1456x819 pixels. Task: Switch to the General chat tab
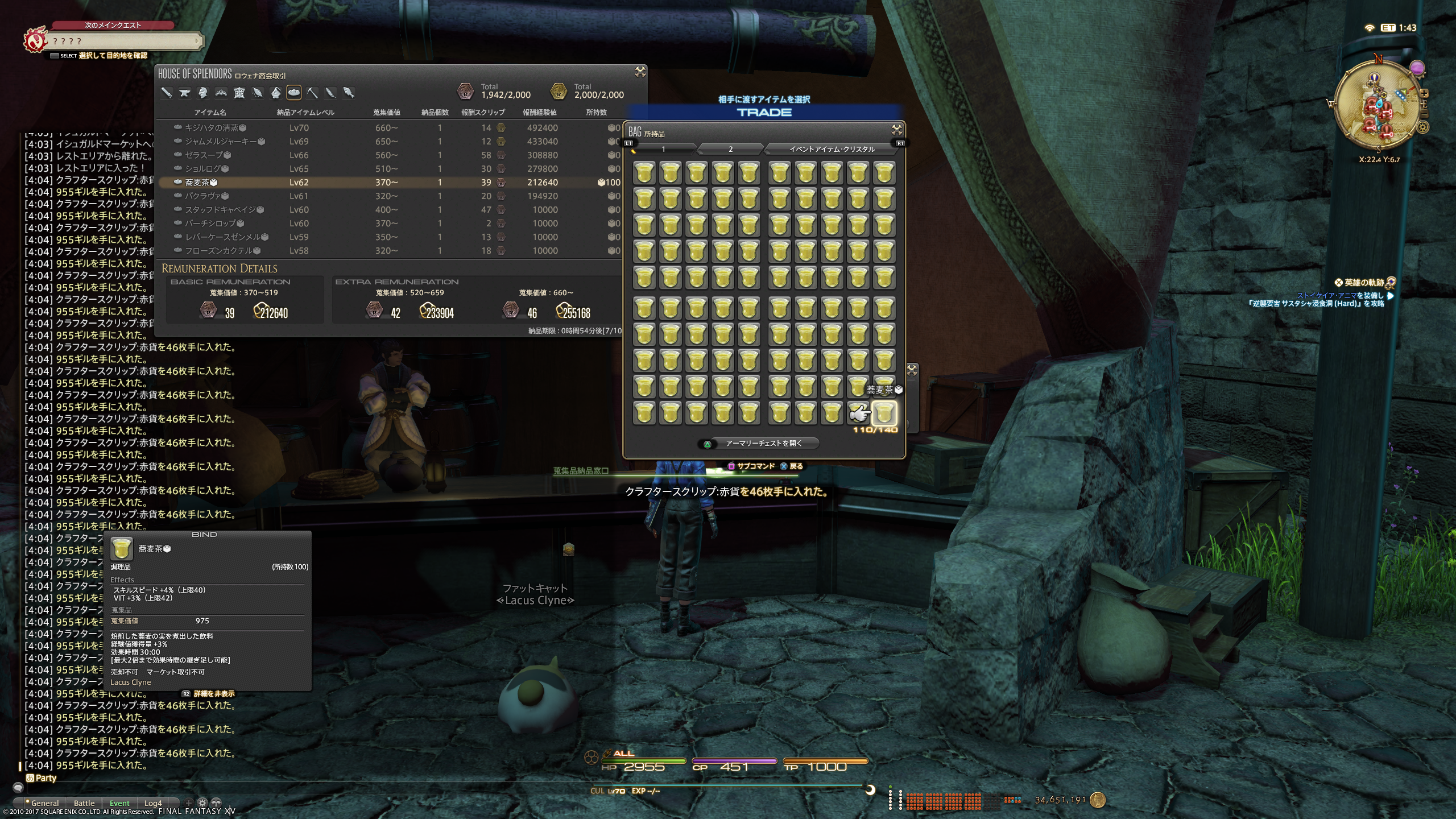45,803
